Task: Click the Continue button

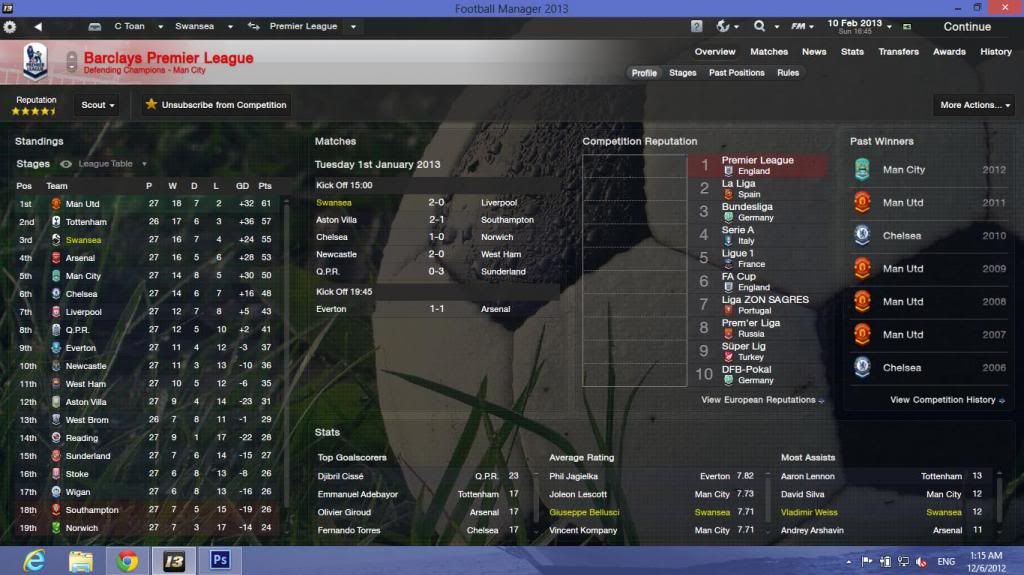Action: coord(966,27)
